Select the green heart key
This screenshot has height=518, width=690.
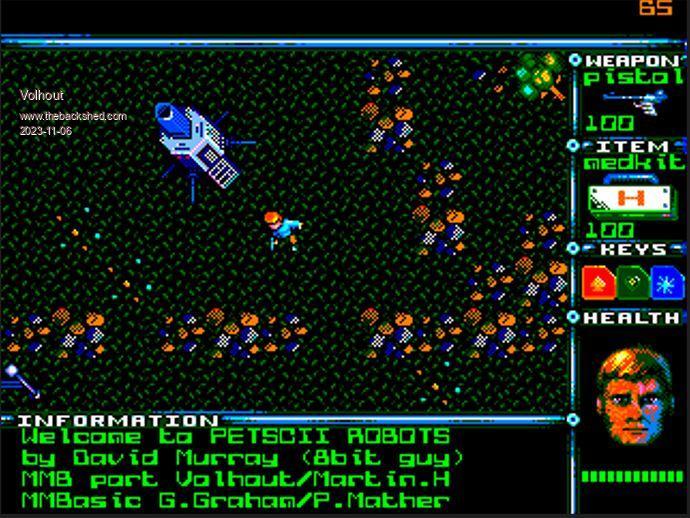pyautogui.click(x=632, y=282)
